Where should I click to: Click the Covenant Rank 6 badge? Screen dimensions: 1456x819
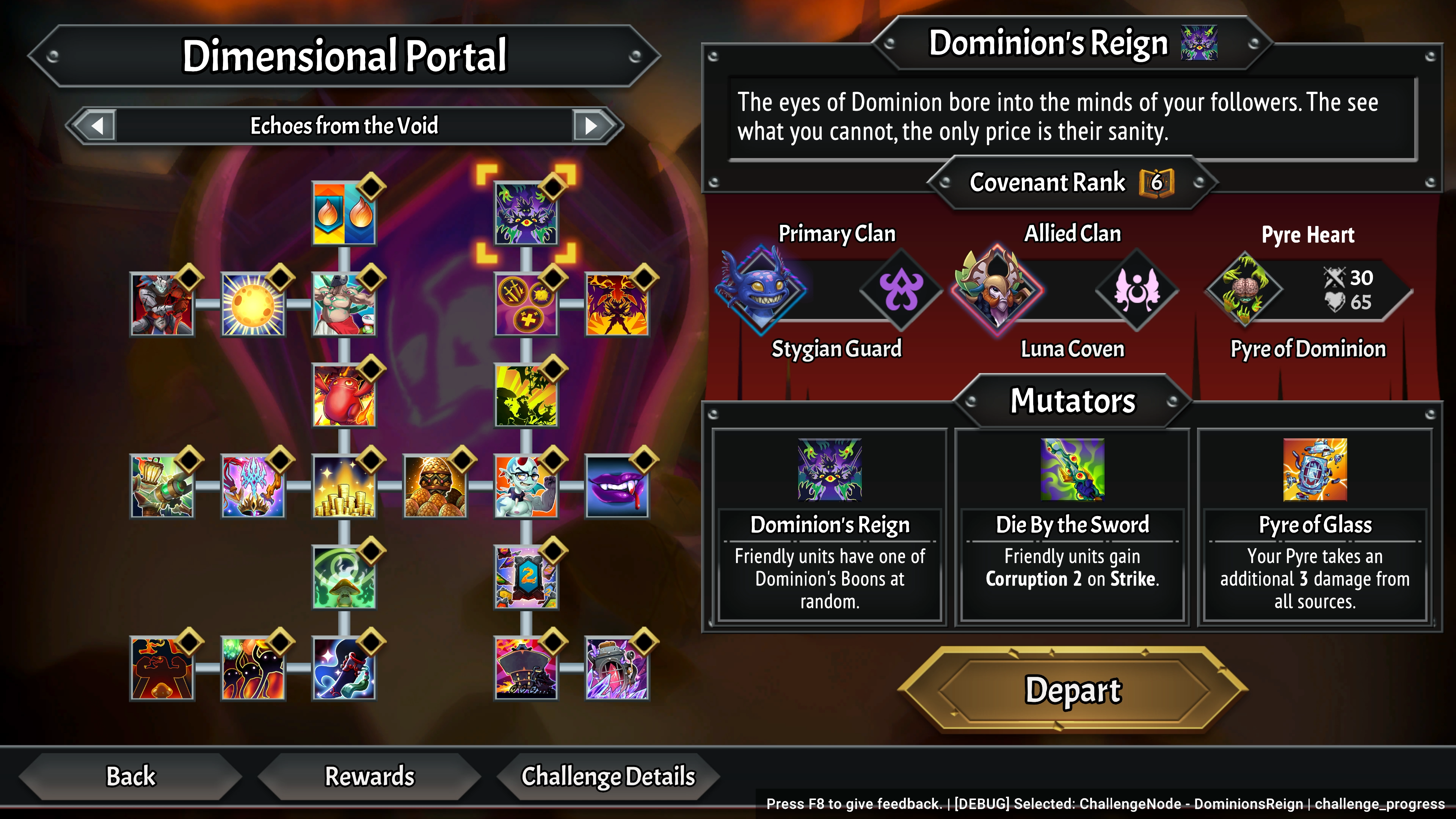tap(1156, 182)
